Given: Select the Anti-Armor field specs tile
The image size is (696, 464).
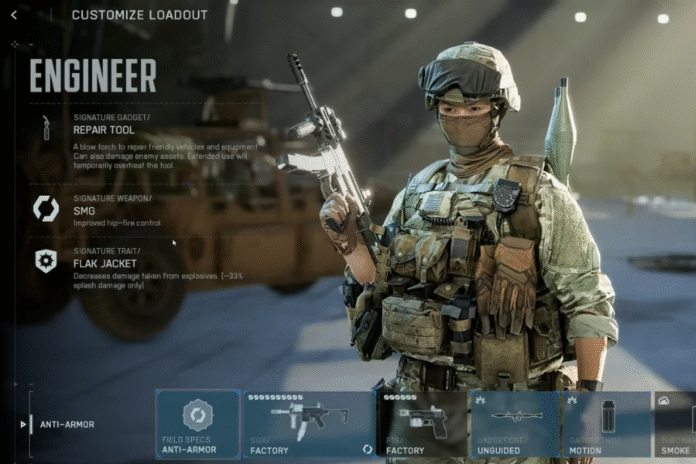Looking at the screenshot, I should pos(197,423).
